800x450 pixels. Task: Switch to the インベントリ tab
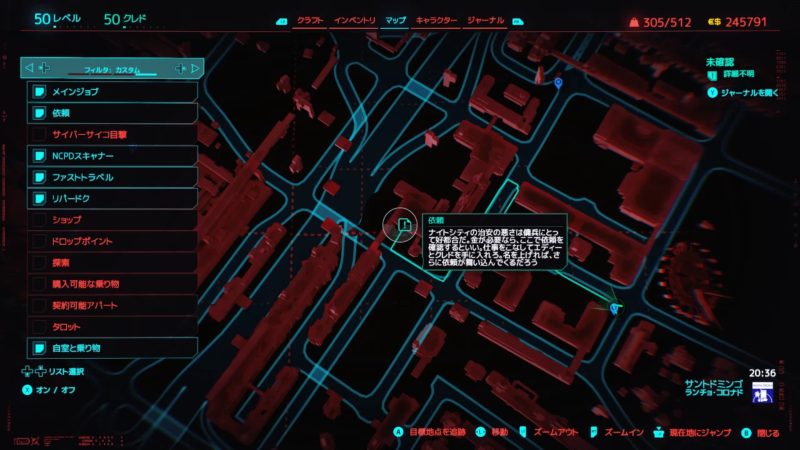tap(356, 20)
